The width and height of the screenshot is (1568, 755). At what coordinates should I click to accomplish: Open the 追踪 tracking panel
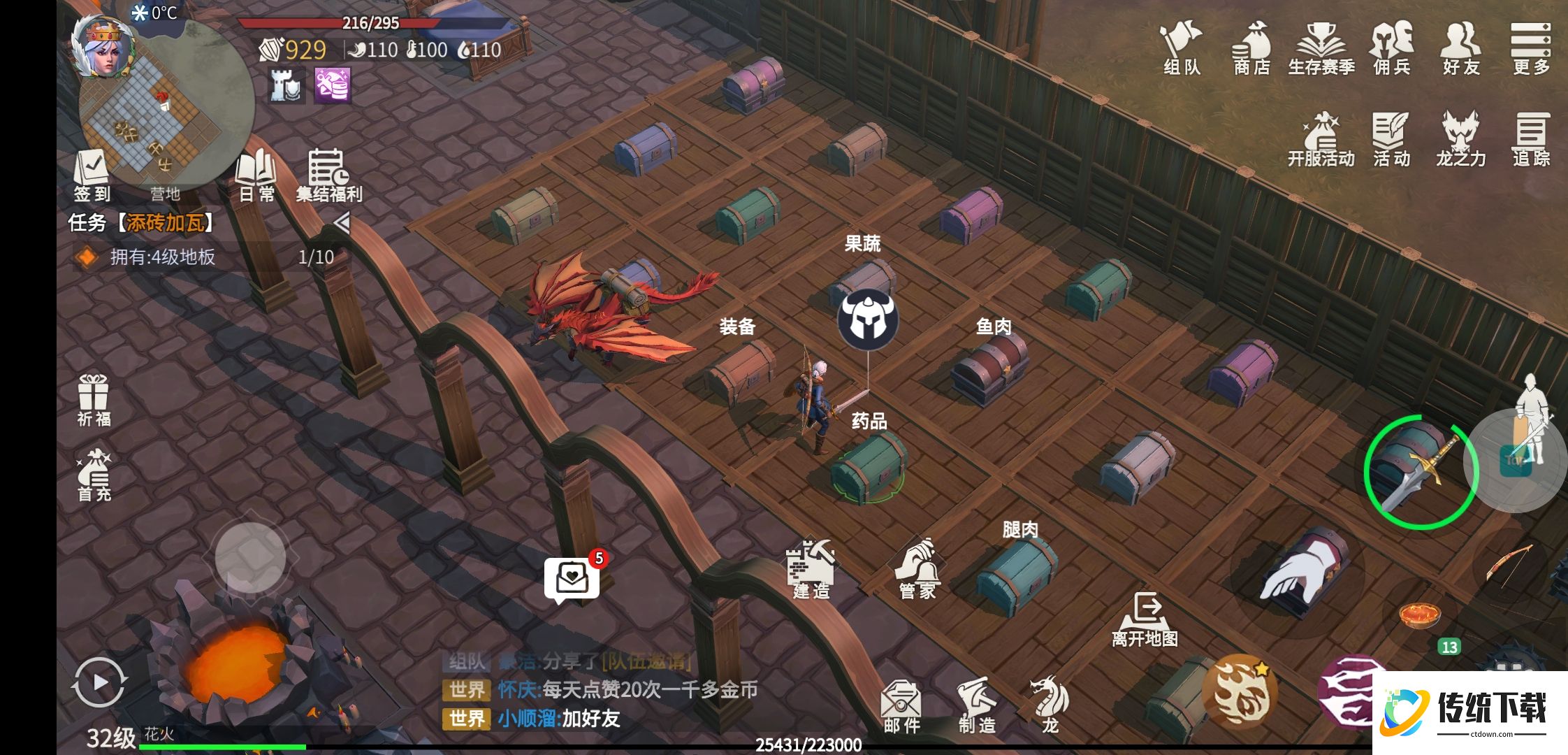[1531, 139]
